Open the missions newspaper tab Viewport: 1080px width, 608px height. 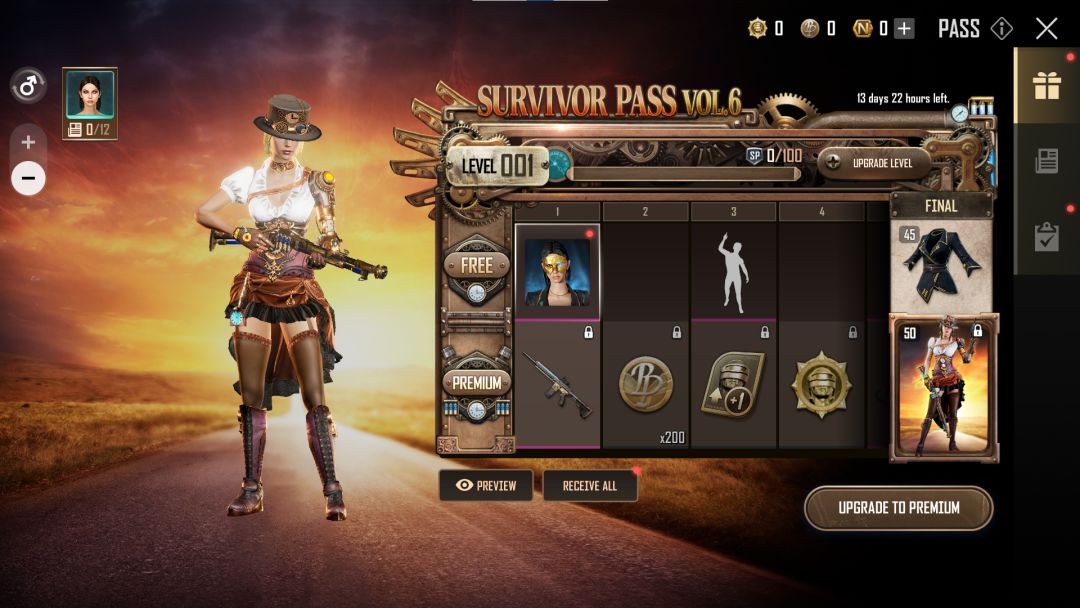click(1047, 161)
